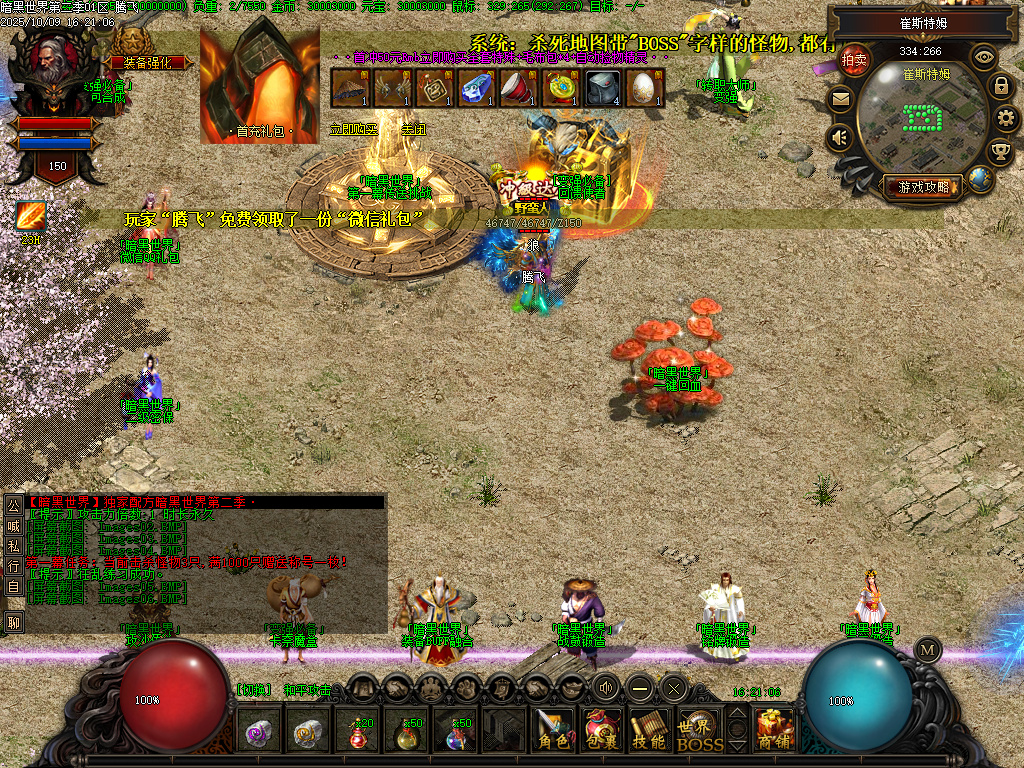1024x768 pixels.
Task: Click the gear settings icon by minimap
Action: 1007,119
